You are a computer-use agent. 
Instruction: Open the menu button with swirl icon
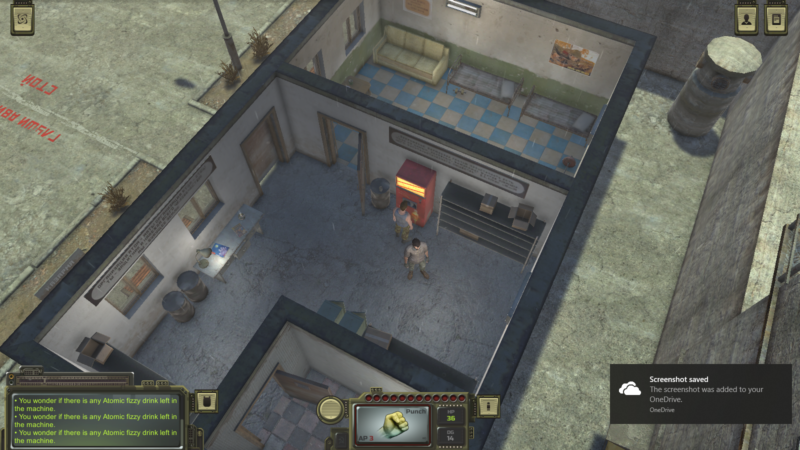[x=23, y=20]
